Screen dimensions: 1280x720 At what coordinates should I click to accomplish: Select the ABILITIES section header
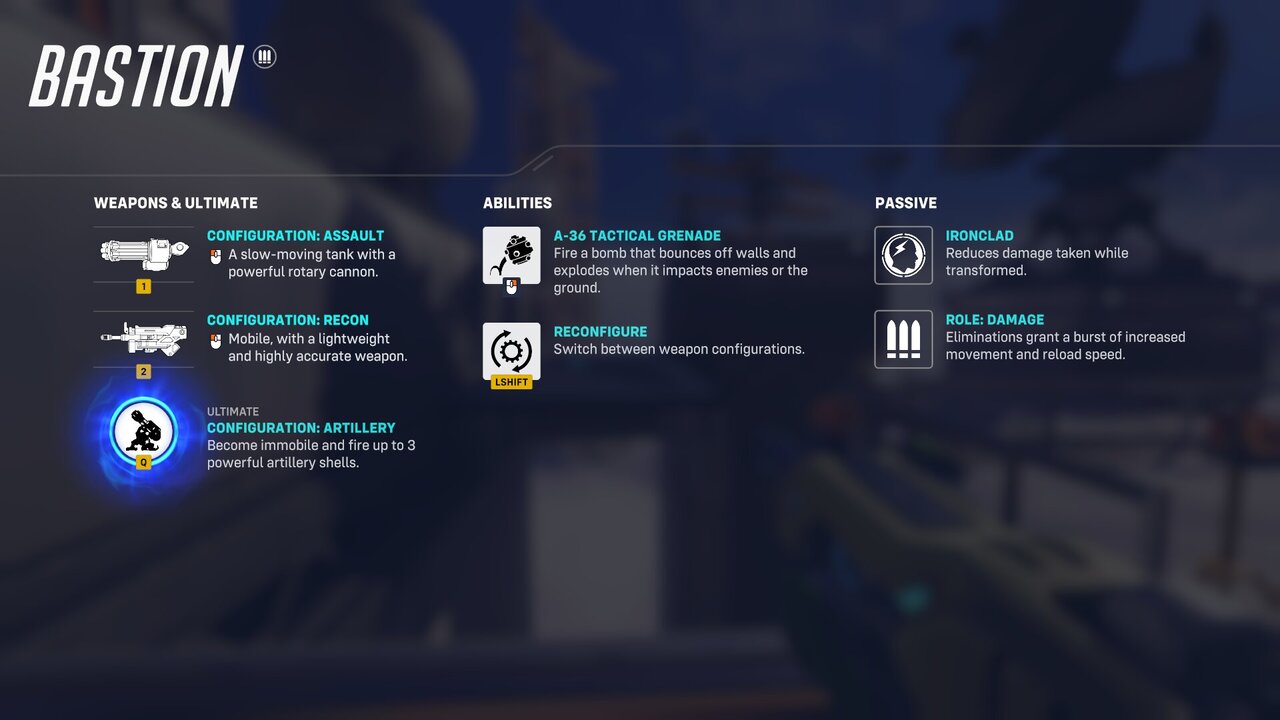click(517, 202)
